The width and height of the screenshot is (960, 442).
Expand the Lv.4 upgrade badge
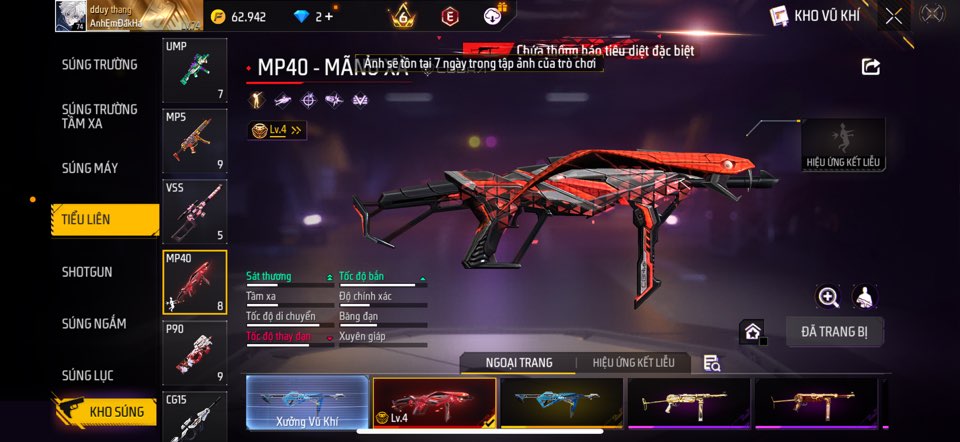pyautogui.click(x=277, y=130)
